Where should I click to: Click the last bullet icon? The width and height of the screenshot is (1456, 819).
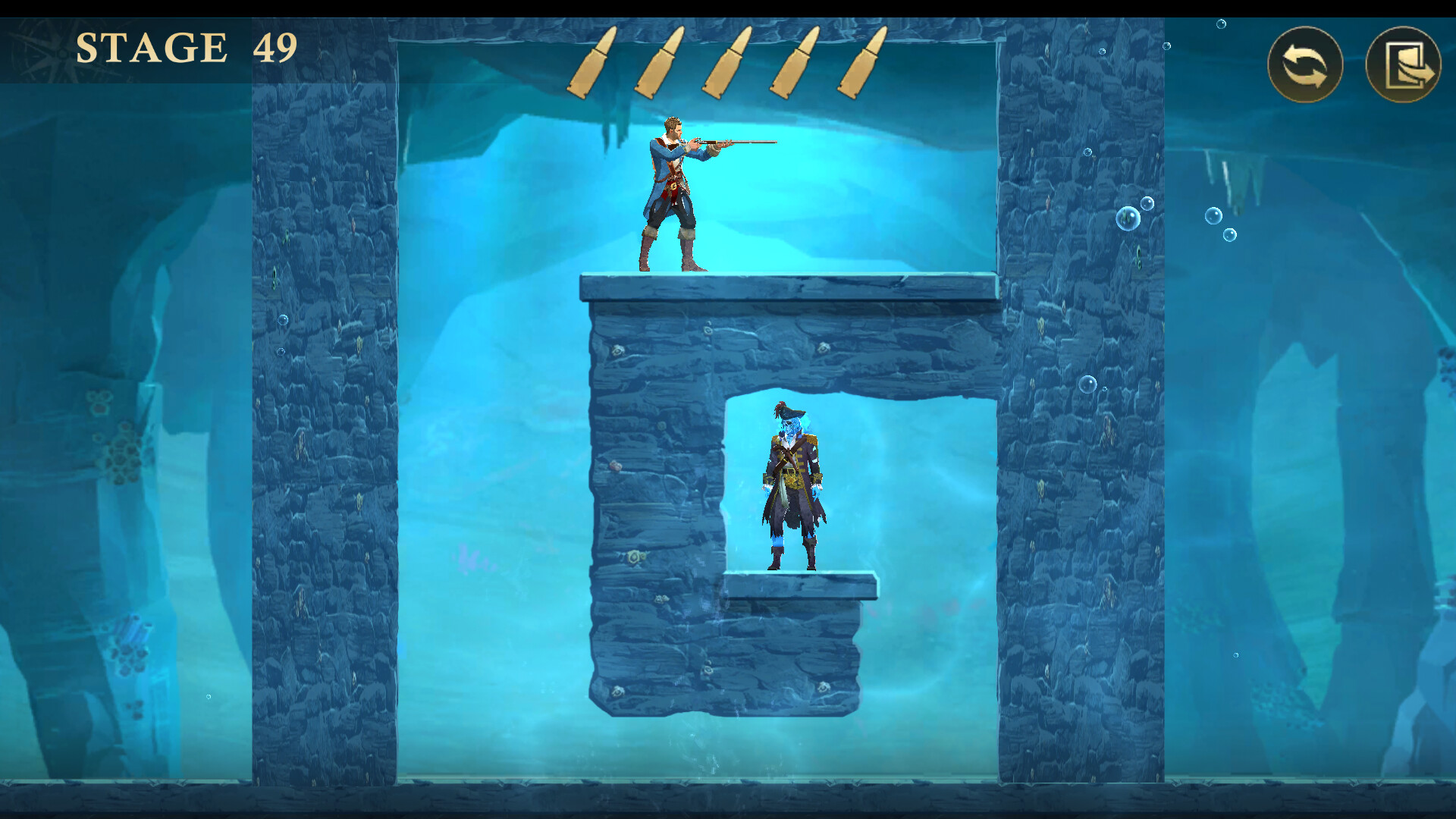pyautogui.click(x=861, y=62)
